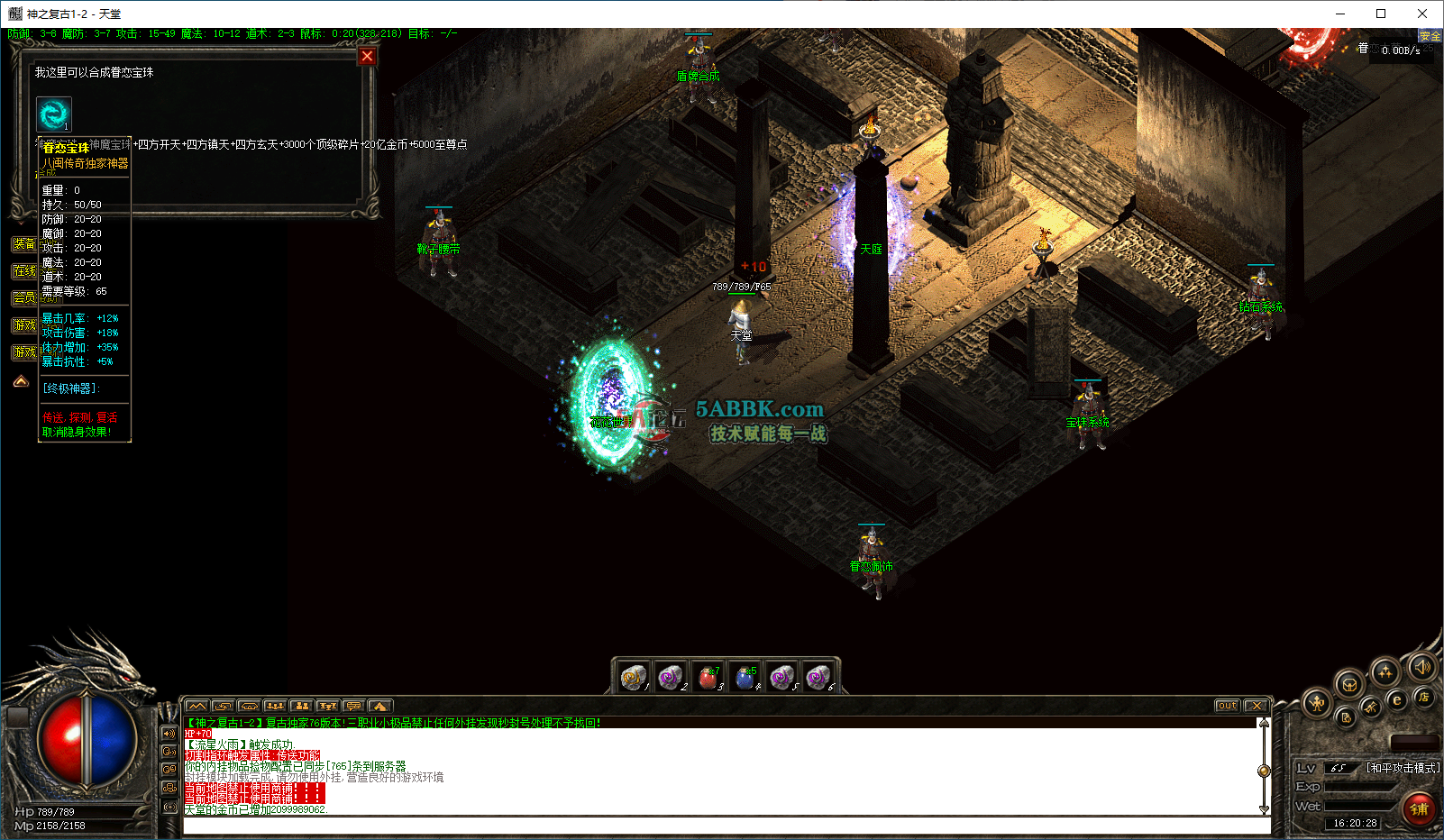
Task: Open the 装备 side menu button
Action: click(x=24, y=244)
